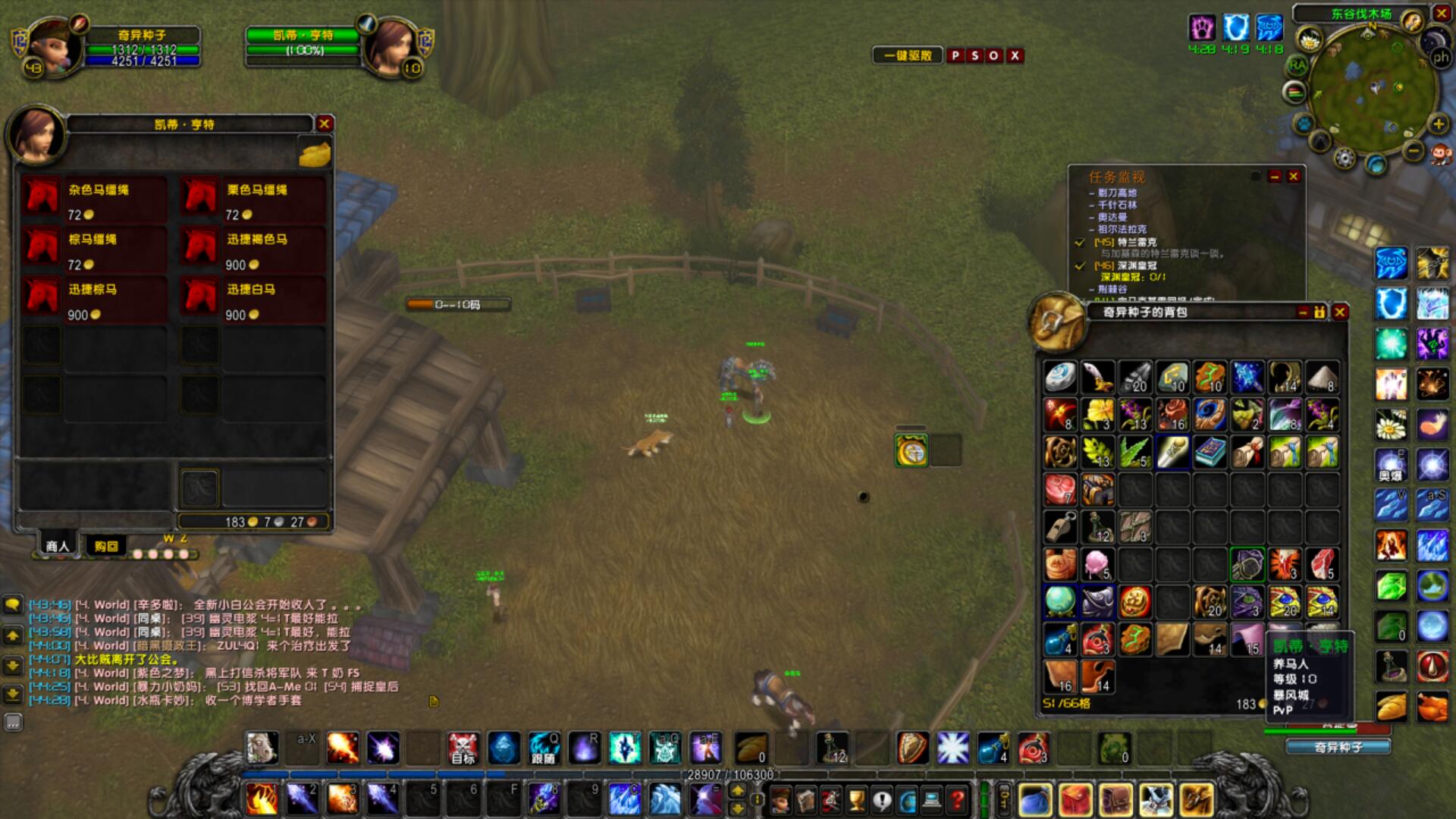Screen dimensions: 1456x819
Task: Open the 商人 merchant tab
Action: click(x=58, y=546)
